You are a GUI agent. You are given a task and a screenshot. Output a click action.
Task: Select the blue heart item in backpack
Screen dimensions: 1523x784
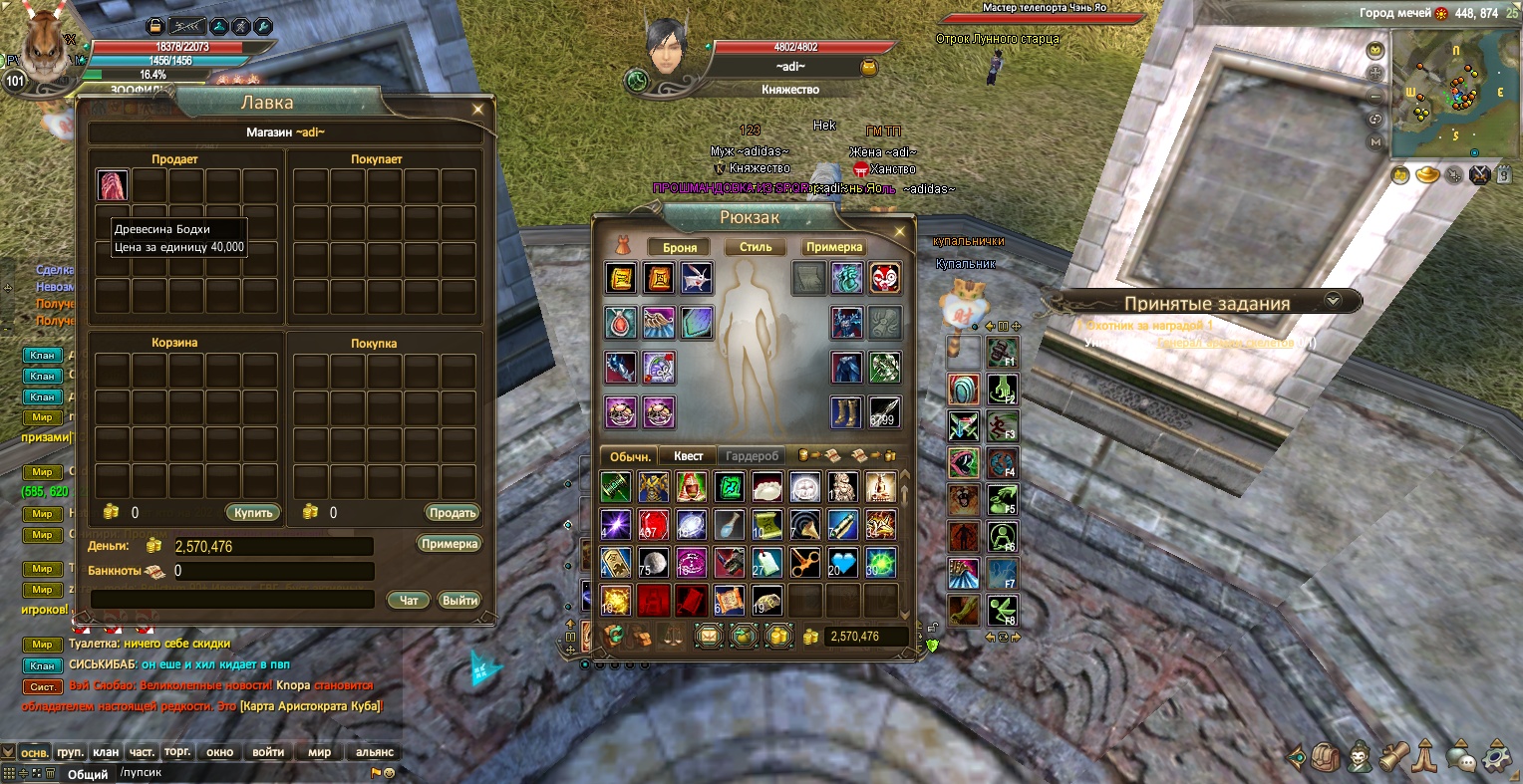843,563
